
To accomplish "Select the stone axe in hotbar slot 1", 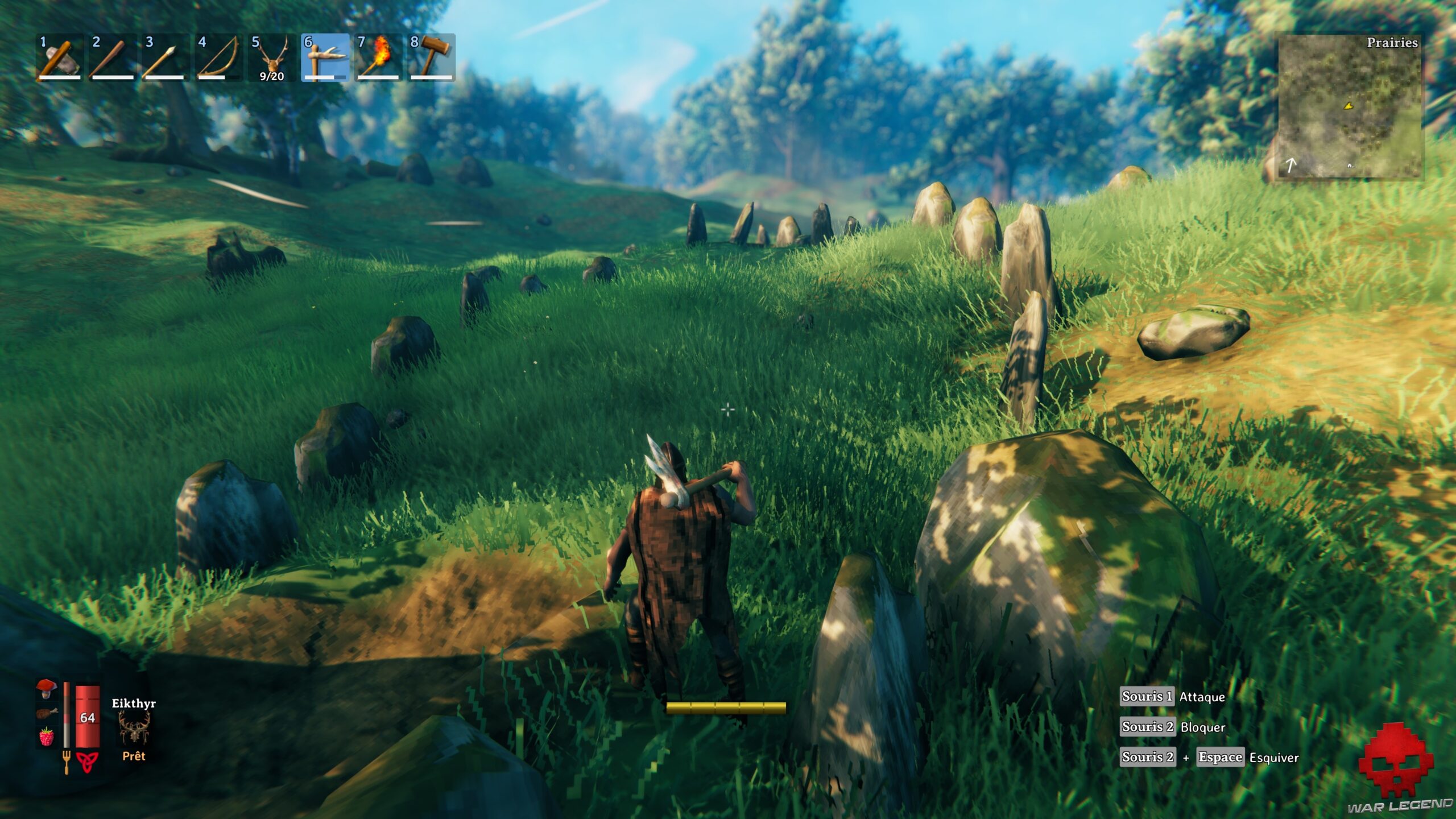I will [59, 57].
